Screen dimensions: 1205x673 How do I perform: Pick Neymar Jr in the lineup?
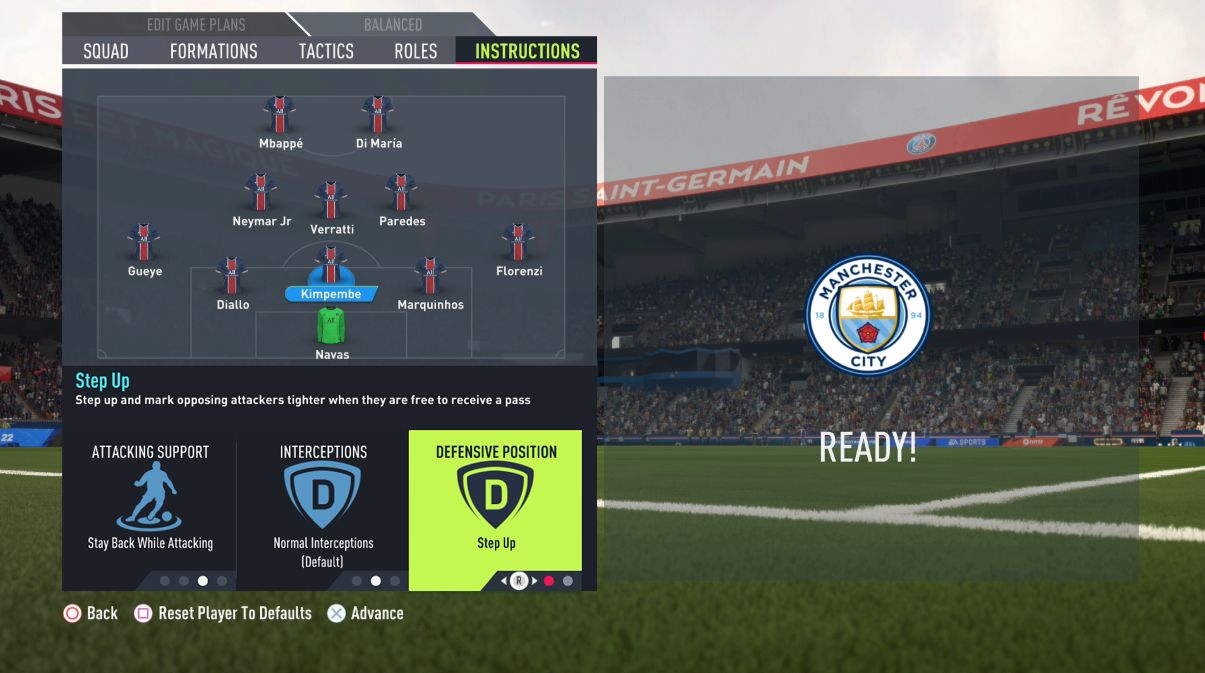[261, 194]
